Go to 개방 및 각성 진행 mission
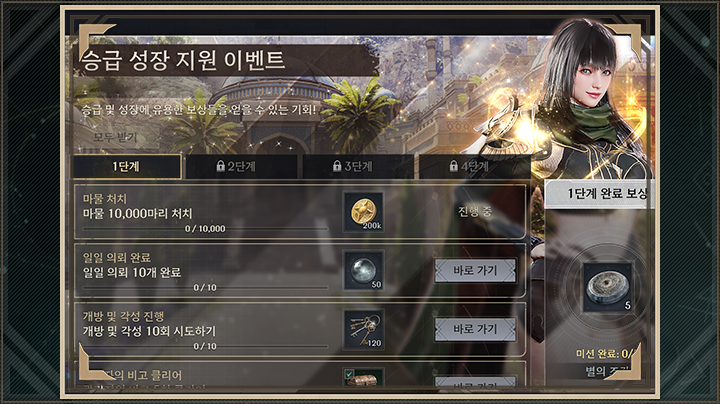Viewport: 720px width, 404px height. point(475,329)
